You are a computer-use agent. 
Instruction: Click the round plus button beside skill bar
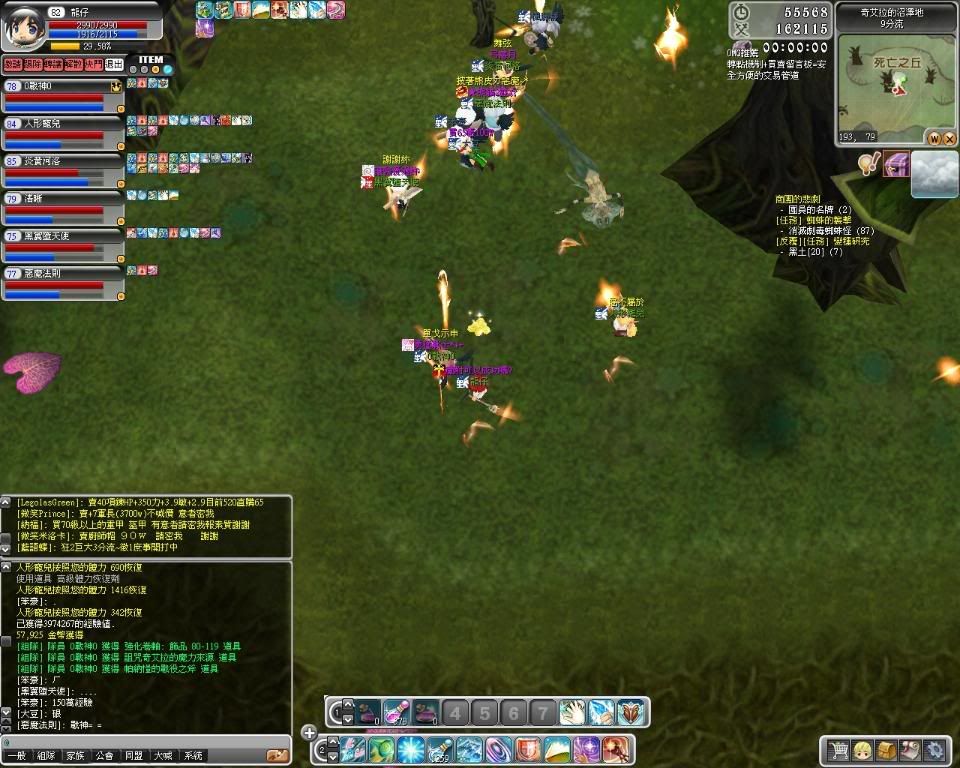(x=308, y=732)
